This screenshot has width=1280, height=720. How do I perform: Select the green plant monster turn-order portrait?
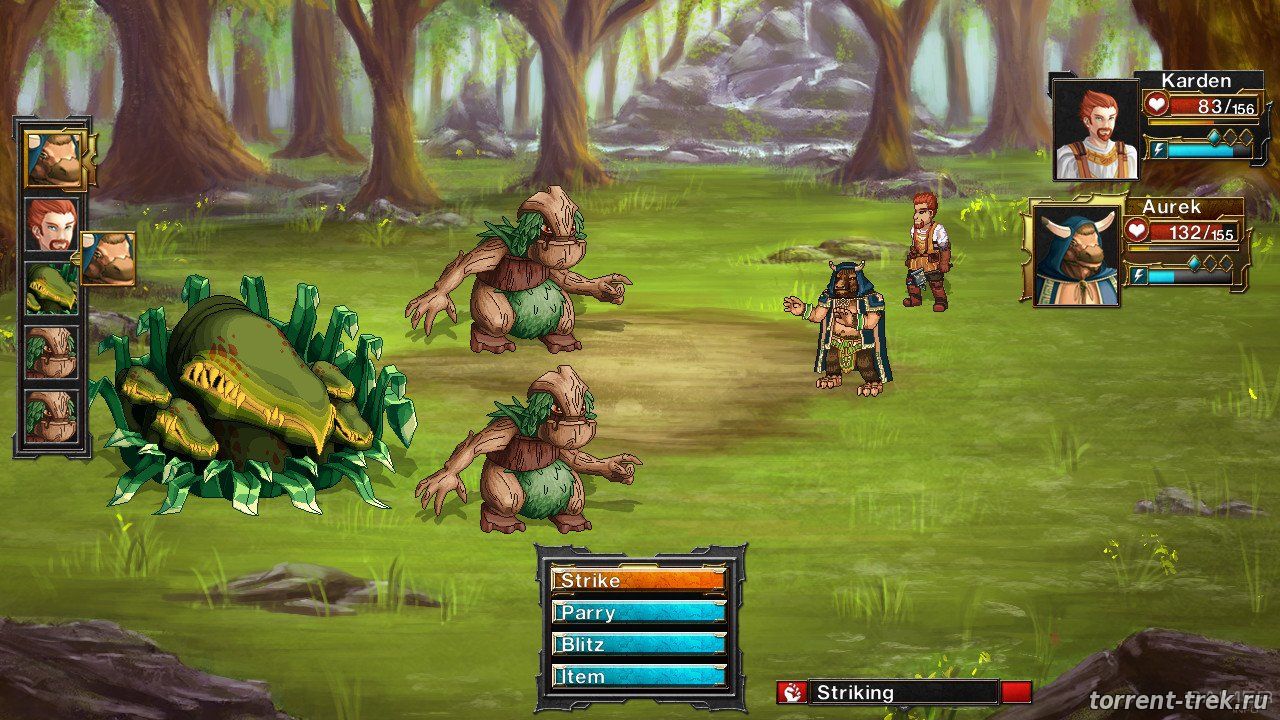click(x=50, y=288)
